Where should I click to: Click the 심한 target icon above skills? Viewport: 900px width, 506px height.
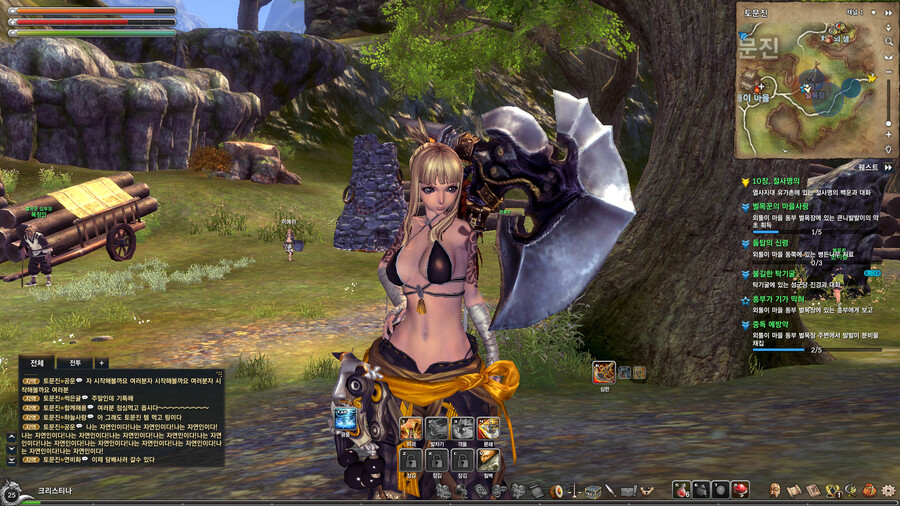click(603, 372)
